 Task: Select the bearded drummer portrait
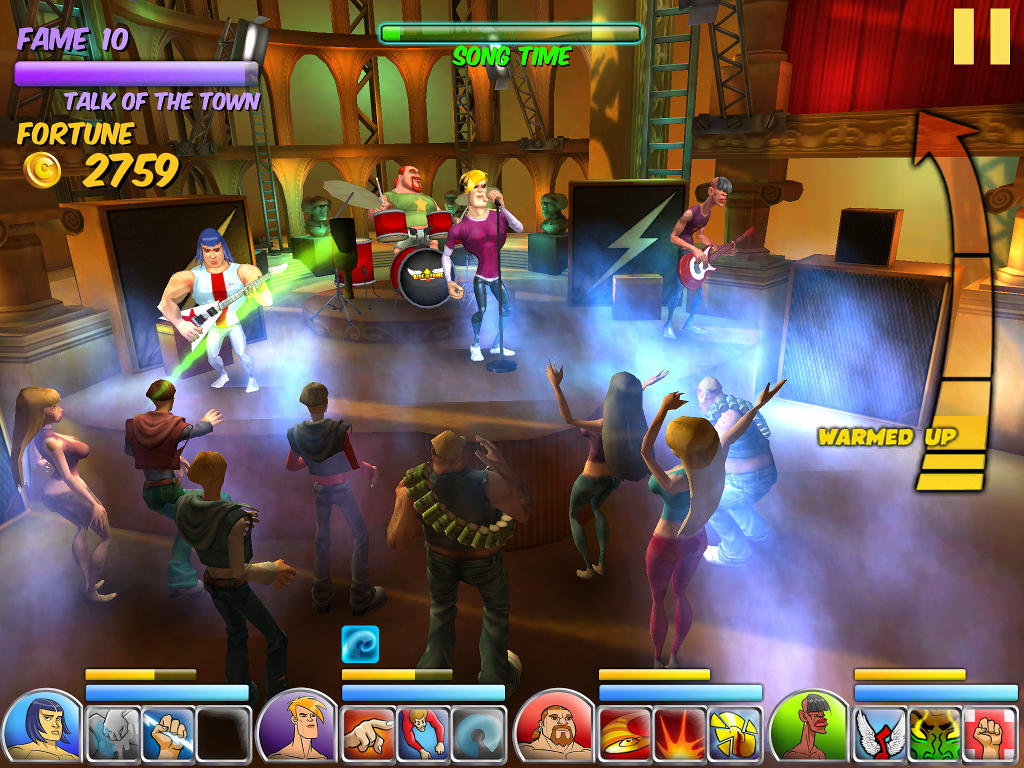(554, 726)
